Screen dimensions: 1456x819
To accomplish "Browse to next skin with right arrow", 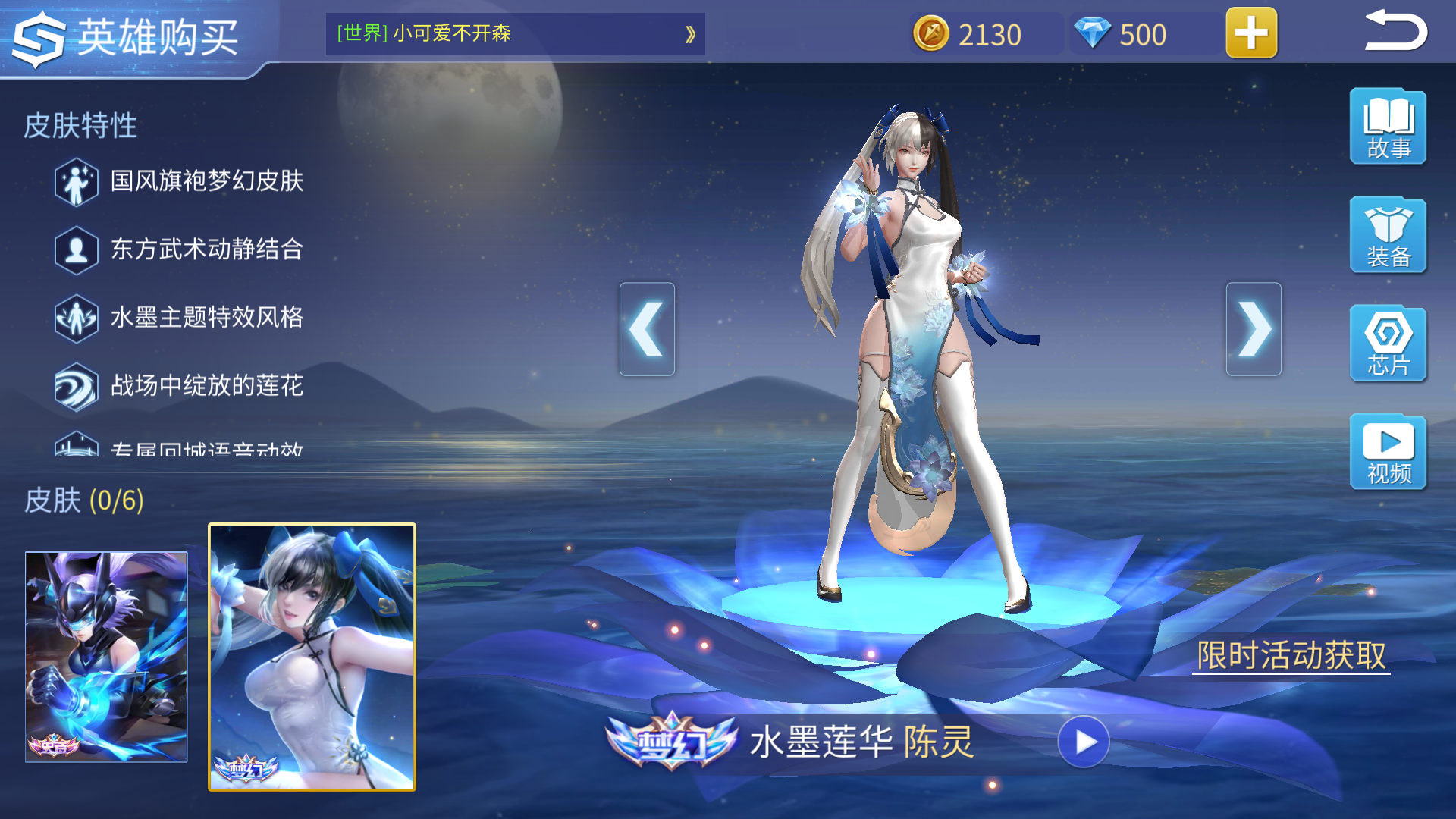I will [x=1255, y=328].
